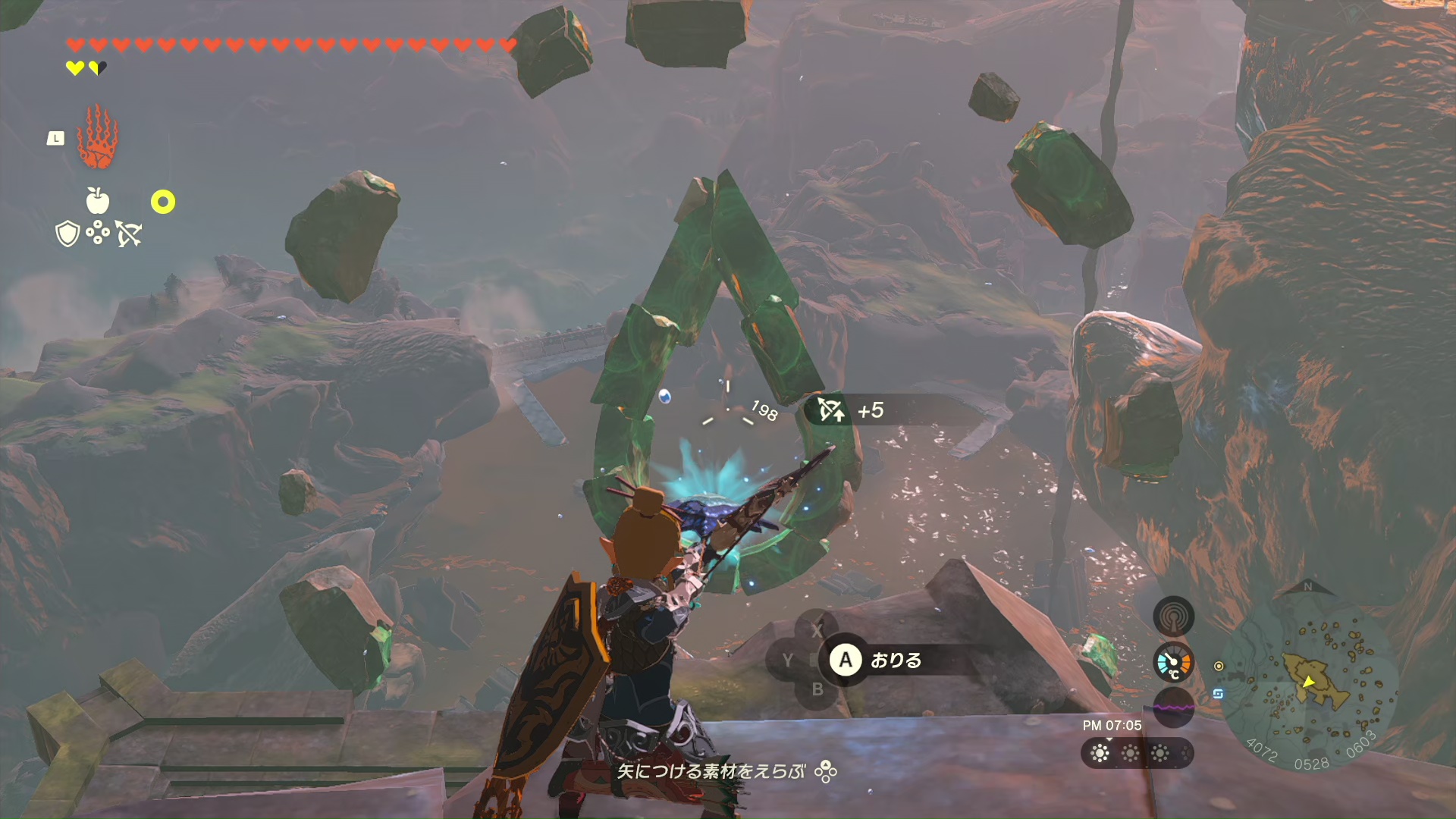
Task: Open the circular minimap
Action: (x=1309, y=679)
